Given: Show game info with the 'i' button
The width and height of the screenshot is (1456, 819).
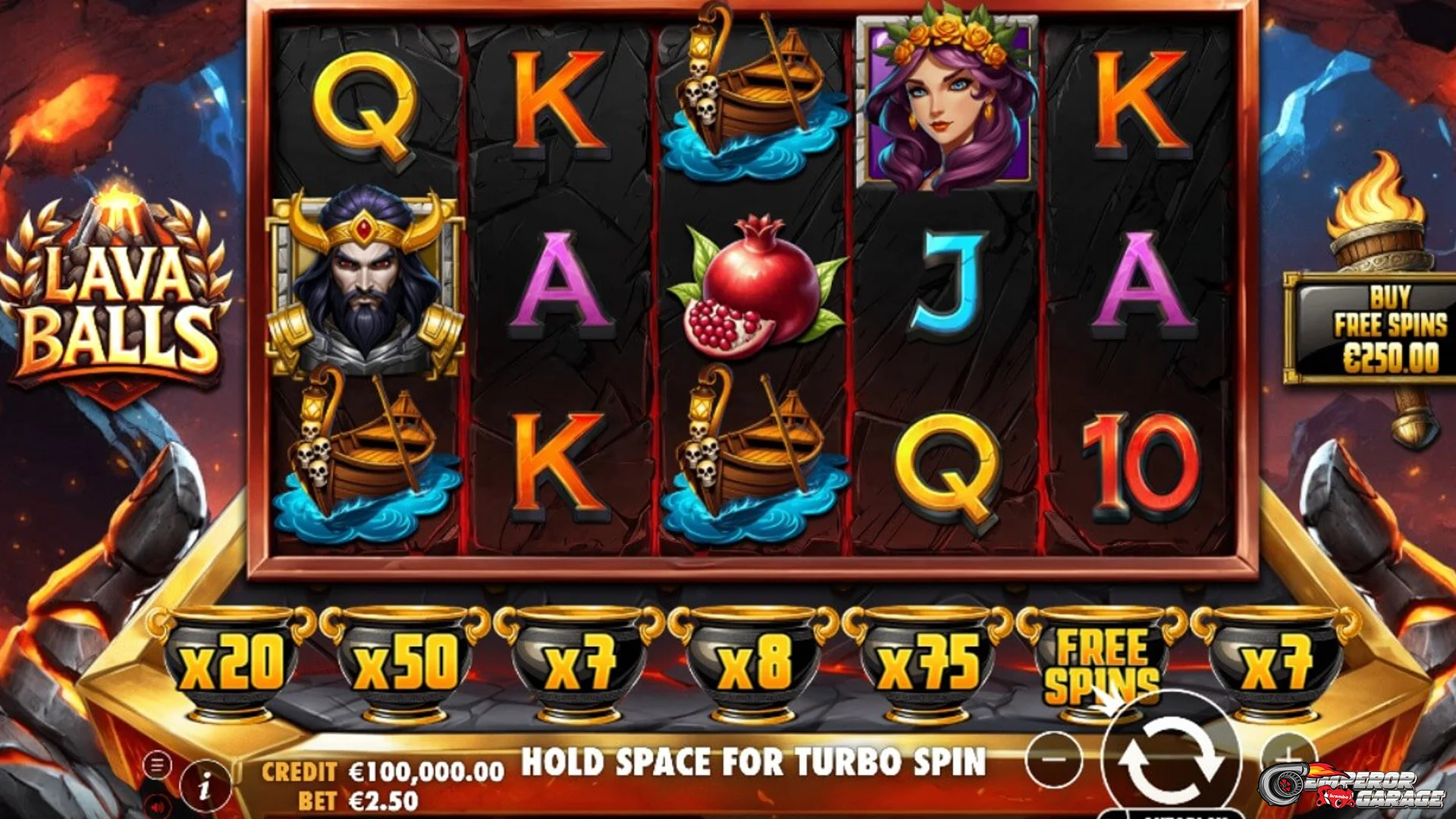Looking at the screenshot, I should coord(204,786).
